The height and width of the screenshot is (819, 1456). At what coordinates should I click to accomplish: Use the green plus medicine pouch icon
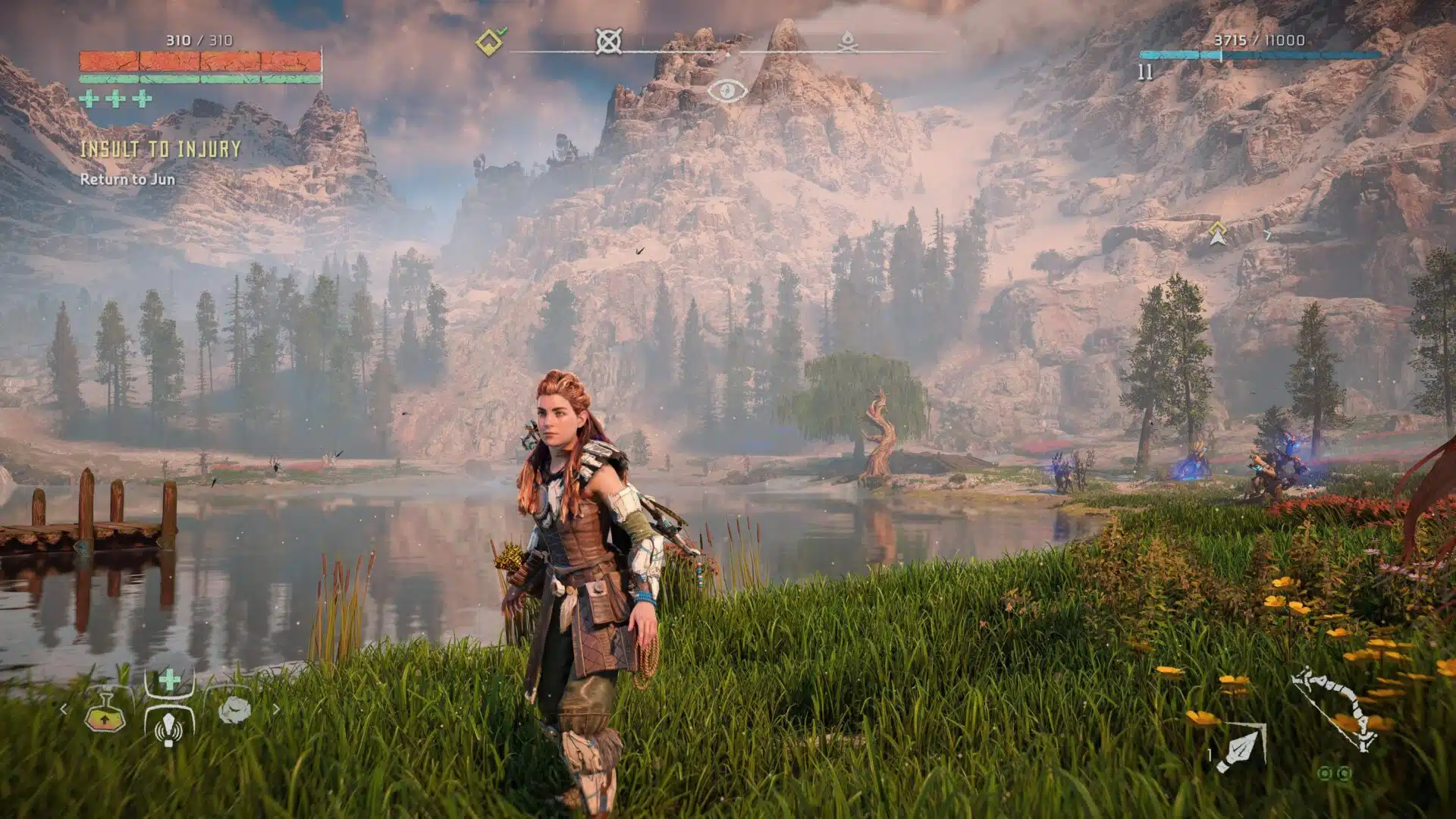click(x=169, y=679)
